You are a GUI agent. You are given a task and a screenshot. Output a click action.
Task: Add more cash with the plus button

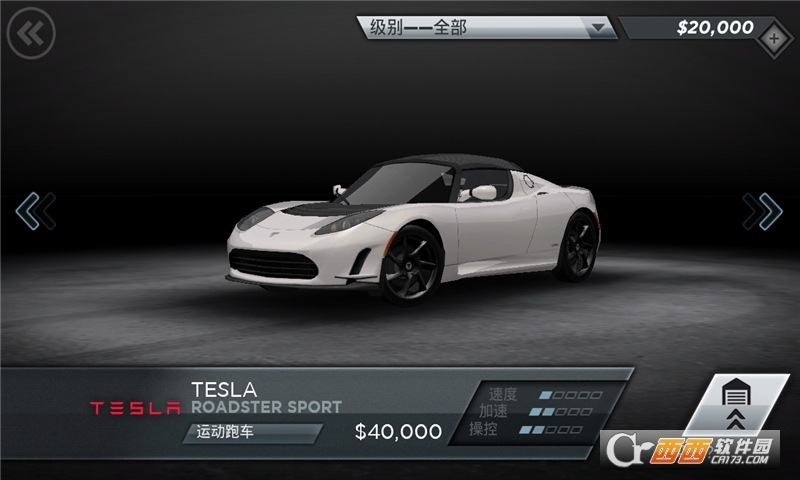774,39
